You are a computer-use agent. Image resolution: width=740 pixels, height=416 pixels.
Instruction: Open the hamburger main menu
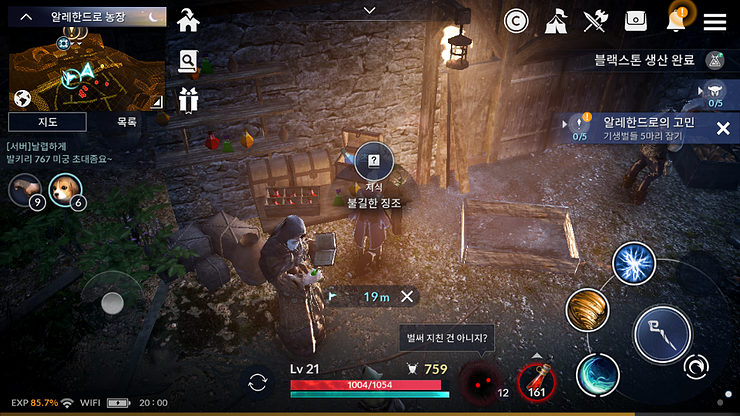(715, 21)
